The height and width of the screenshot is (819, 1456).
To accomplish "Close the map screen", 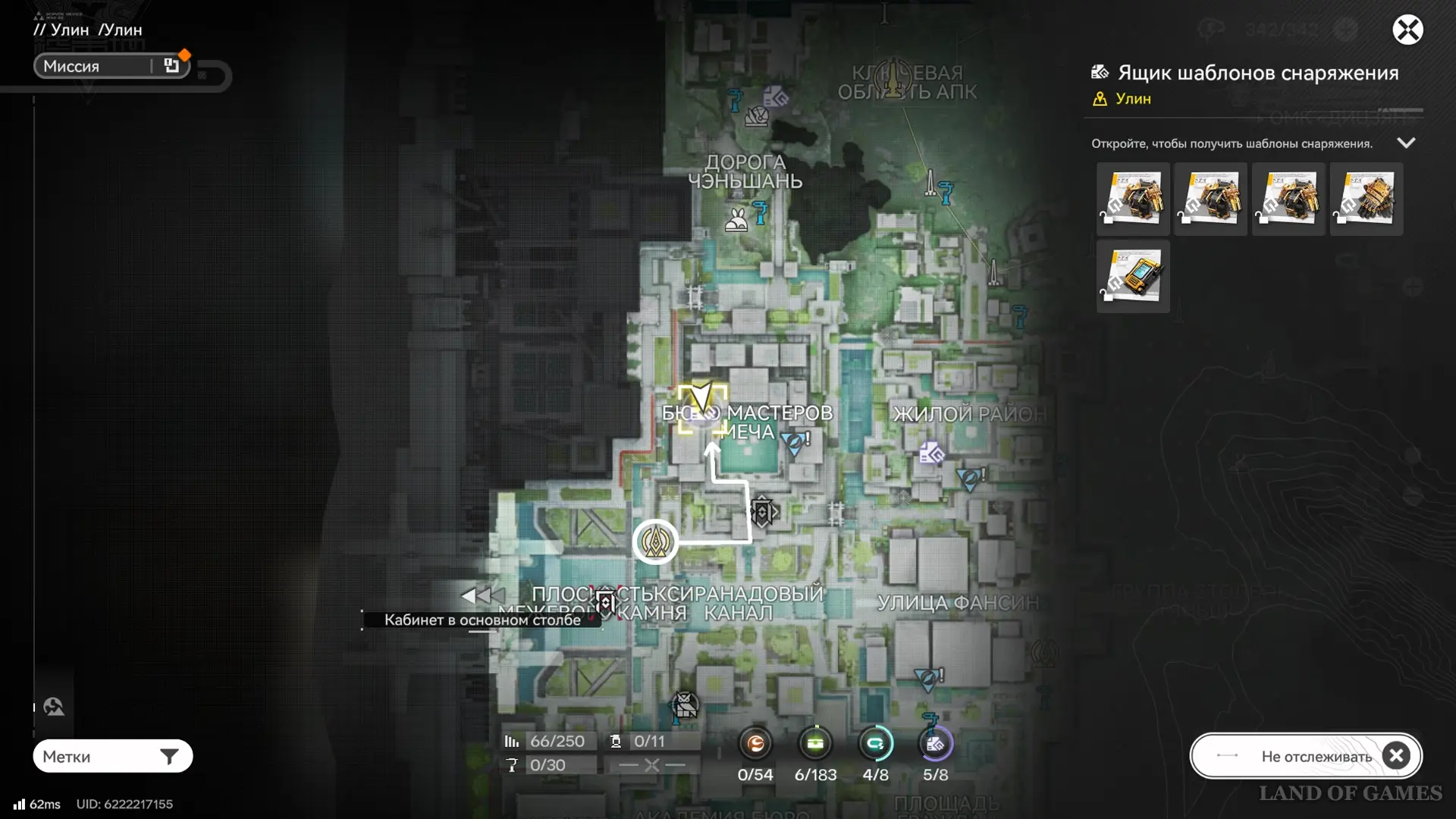I will pyautogui.click(x=1407, y=30).
